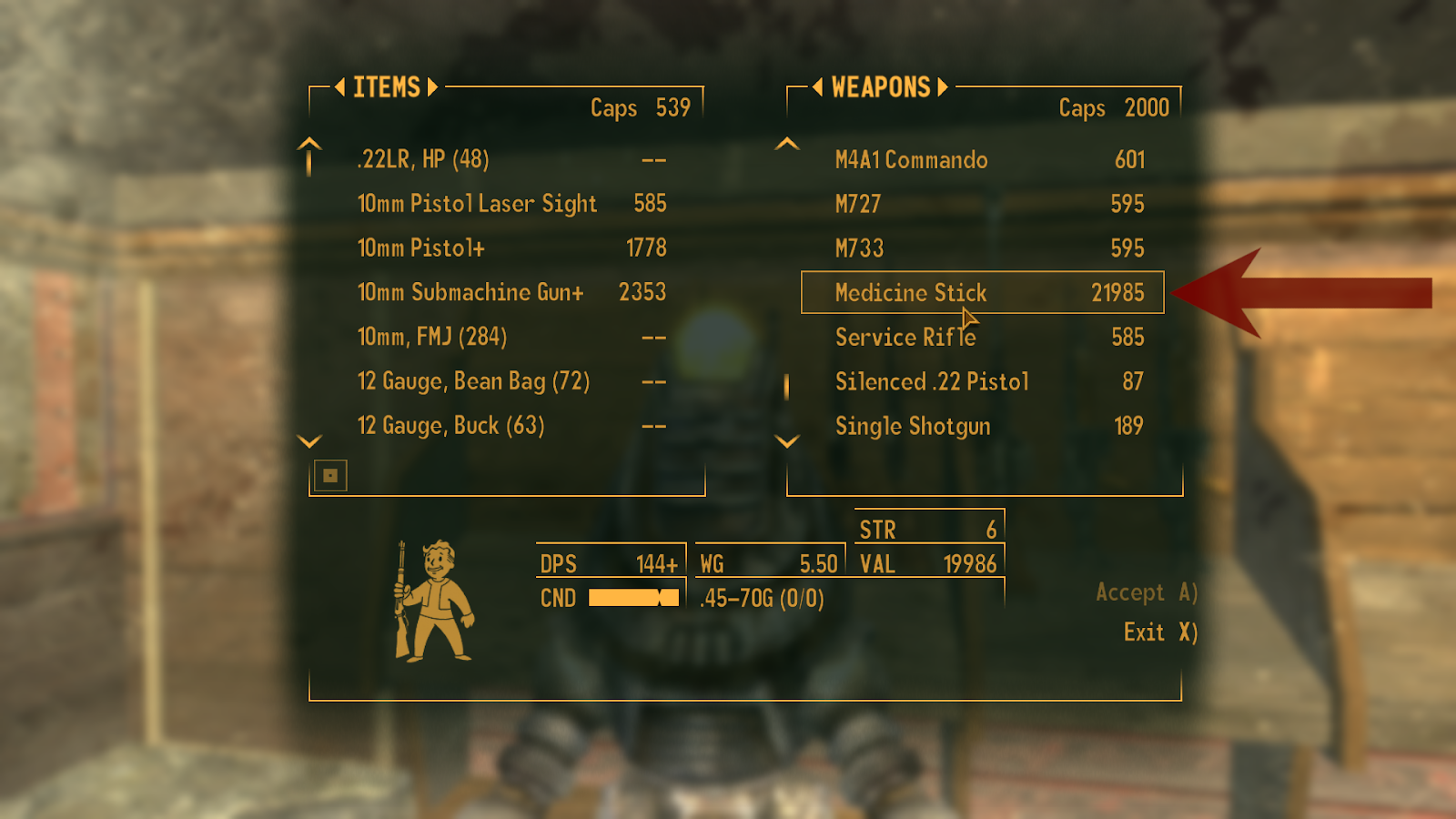Viewport: 1456px width, 819px height.
Task: Expand the items list with down chevron
Action: [308, 440]
